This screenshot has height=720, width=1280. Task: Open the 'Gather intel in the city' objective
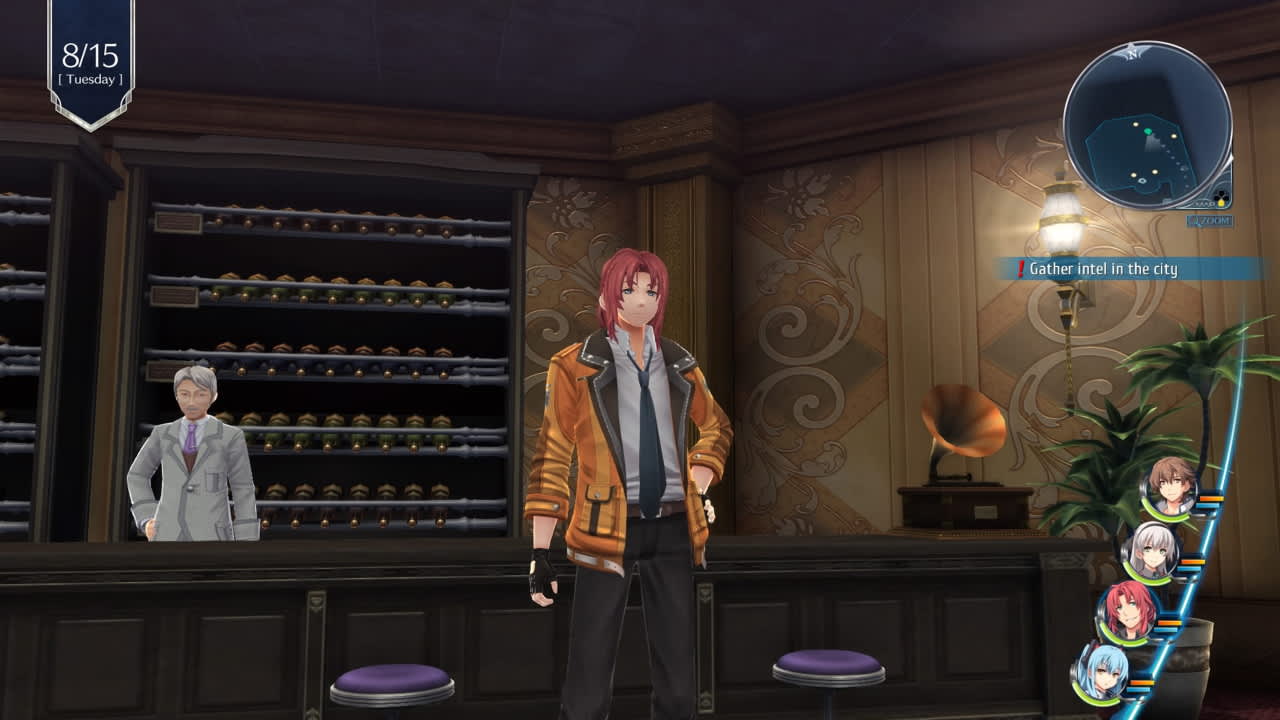coord(1102,268)
